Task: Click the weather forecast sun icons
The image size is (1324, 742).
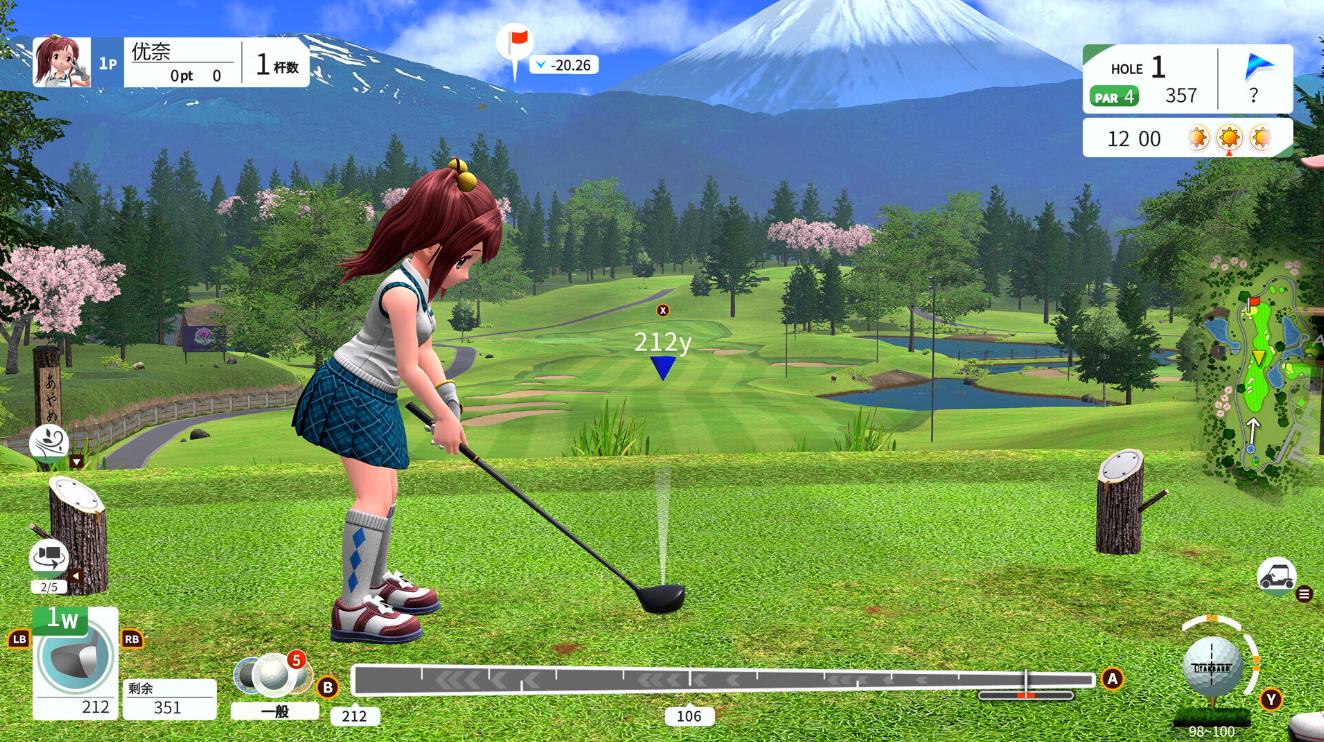Action: pyautogui.click(x=1229, y=139)
